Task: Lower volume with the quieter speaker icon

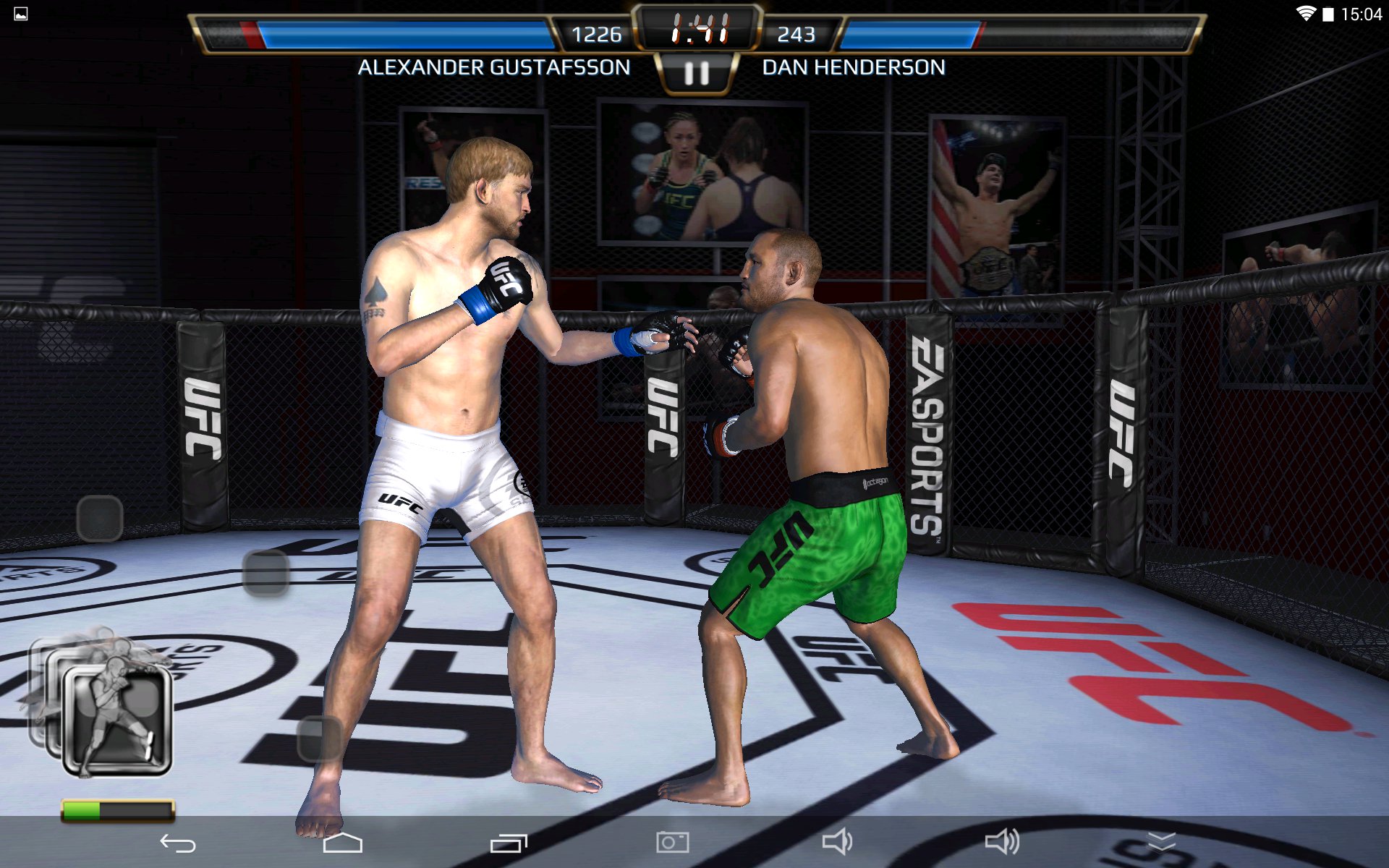Action: click(837, 842)
